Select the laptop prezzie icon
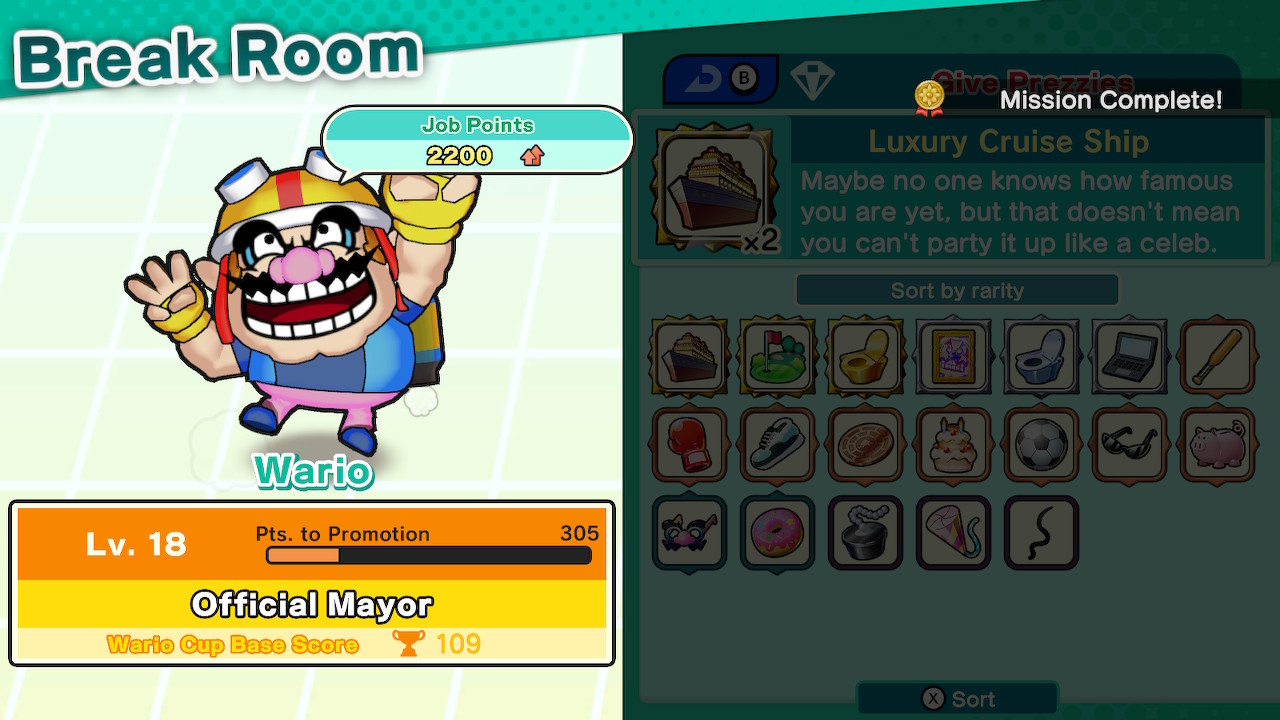The height and width of the screenshot is (720, 1280). tap(1129, 357)
